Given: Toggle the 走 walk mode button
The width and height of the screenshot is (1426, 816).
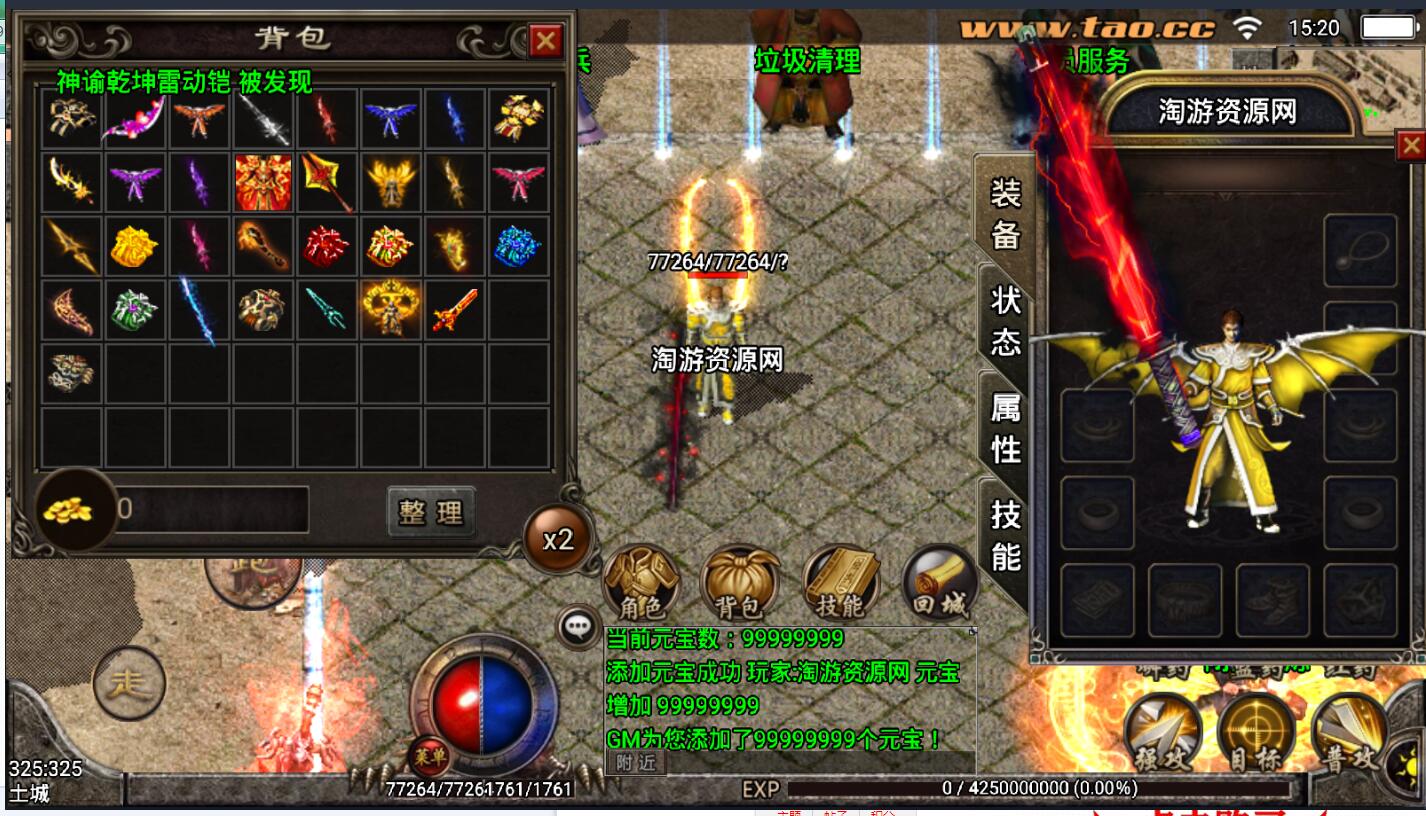Looking at the screenshot, I should [x=129, y=683].
